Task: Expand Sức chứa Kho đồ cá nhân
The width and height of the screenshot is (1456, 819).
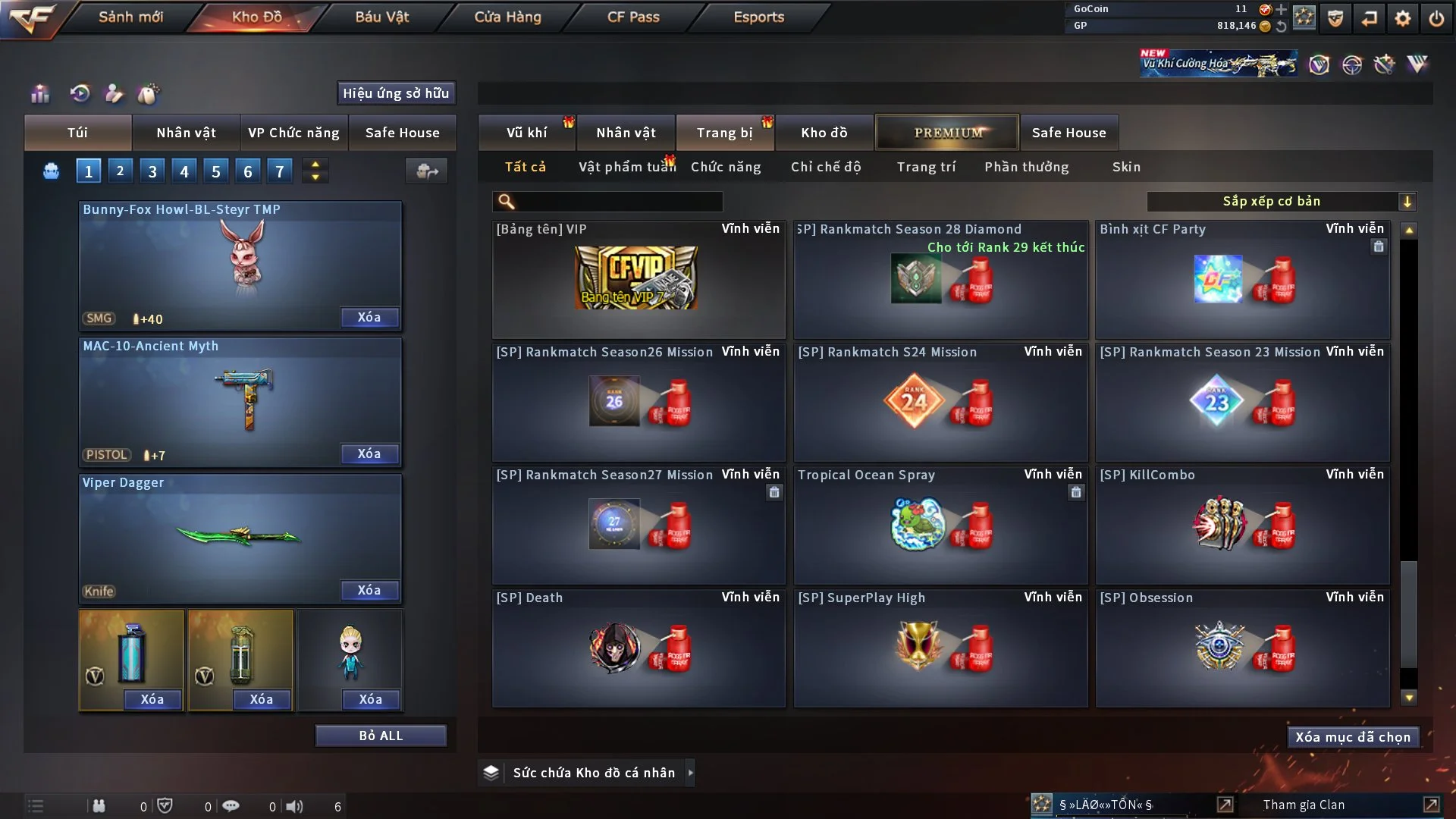Action: coord(691,773)
